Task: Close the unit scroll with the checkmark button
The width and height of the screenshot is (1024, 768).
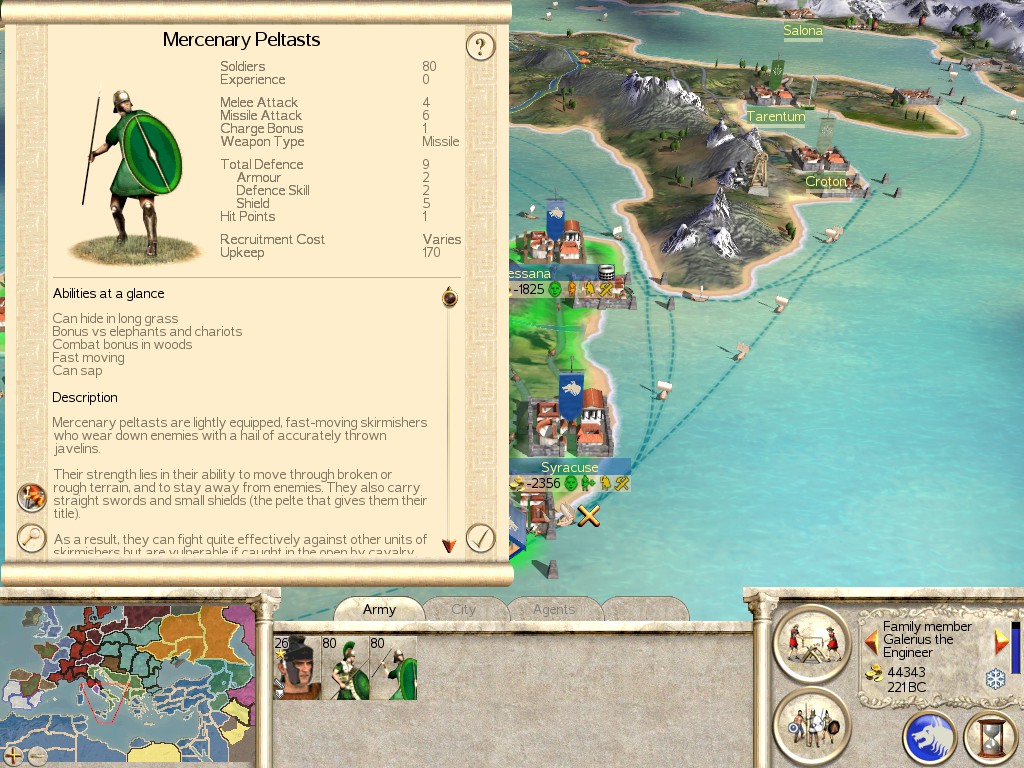Action: point(481,538)
